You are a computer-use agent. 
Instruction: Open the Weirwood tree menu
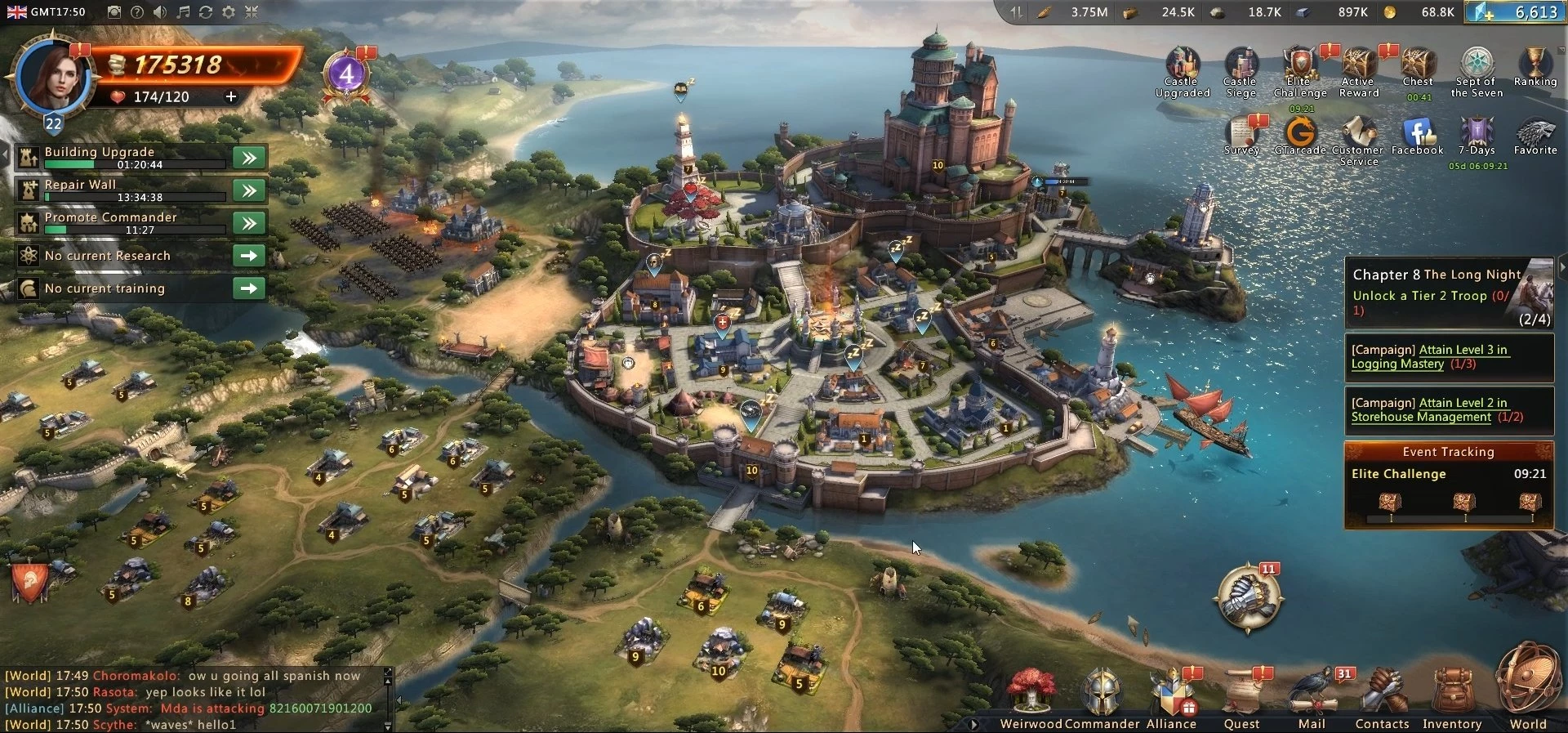click(1031, 693)
